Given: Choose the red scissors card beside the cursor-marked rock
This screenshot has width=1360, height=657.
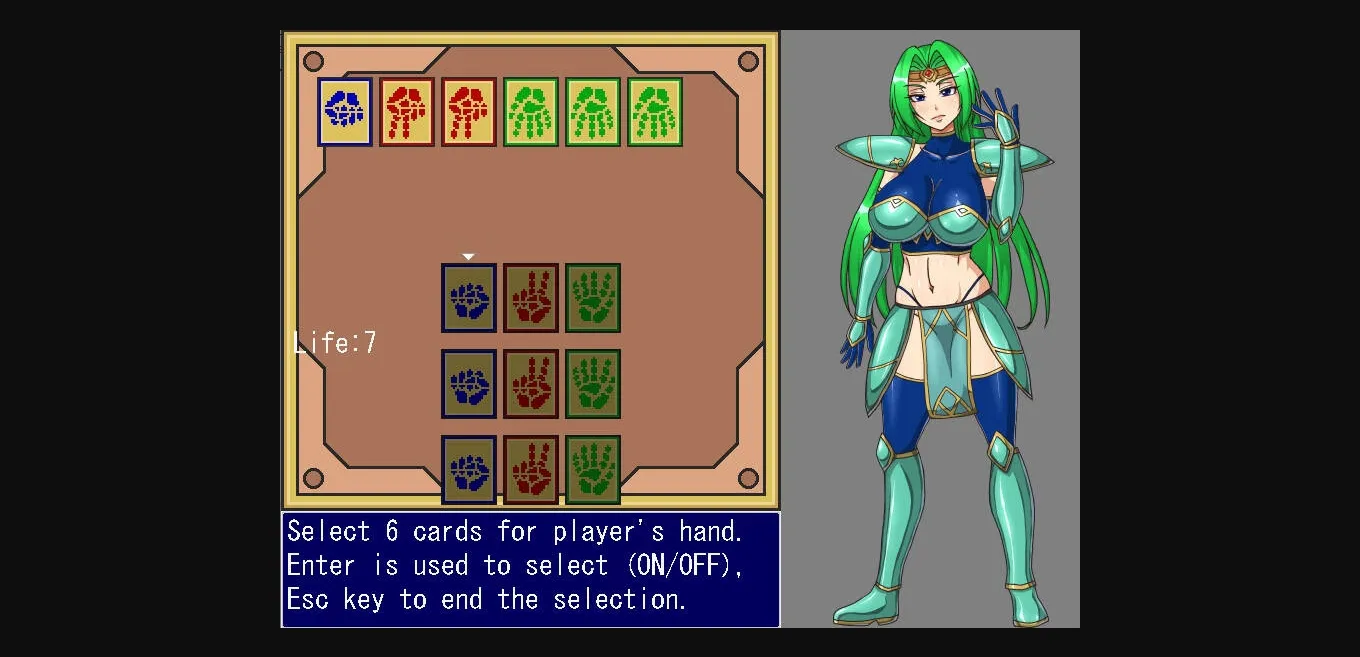Looking at the screenshot, I should click(531, 298).
